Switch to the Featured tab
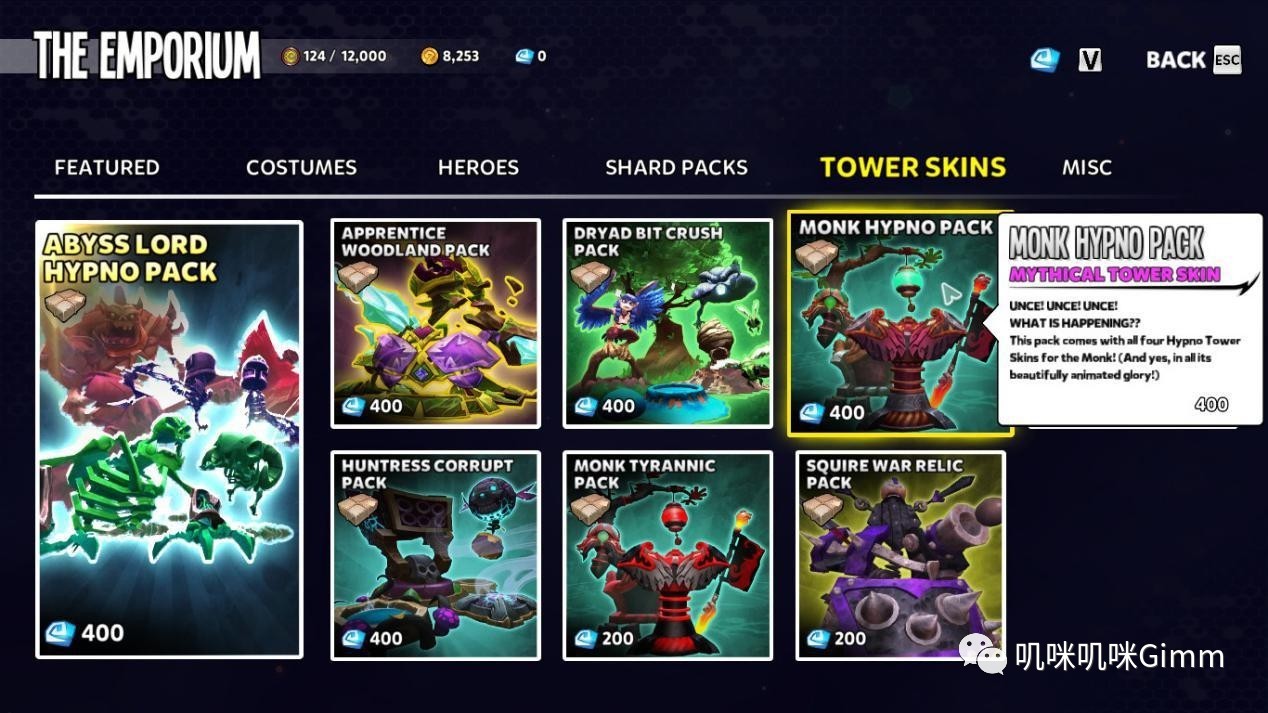This screenshot has height=713, width=1268. click(107, 167)
